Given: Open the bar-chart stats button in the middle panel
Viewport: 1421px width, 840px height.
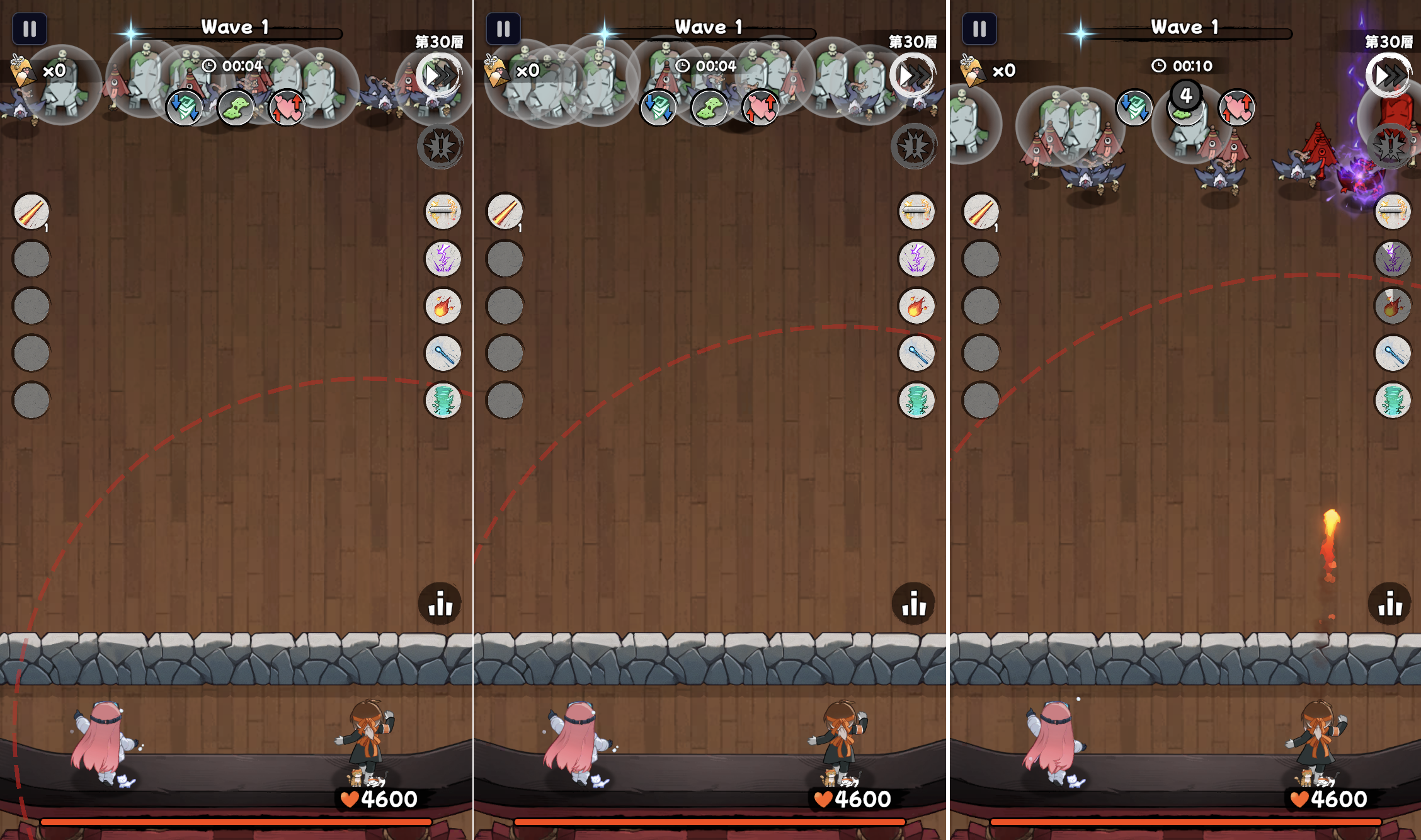Looking at the screenshot, I should click(914, 604).
